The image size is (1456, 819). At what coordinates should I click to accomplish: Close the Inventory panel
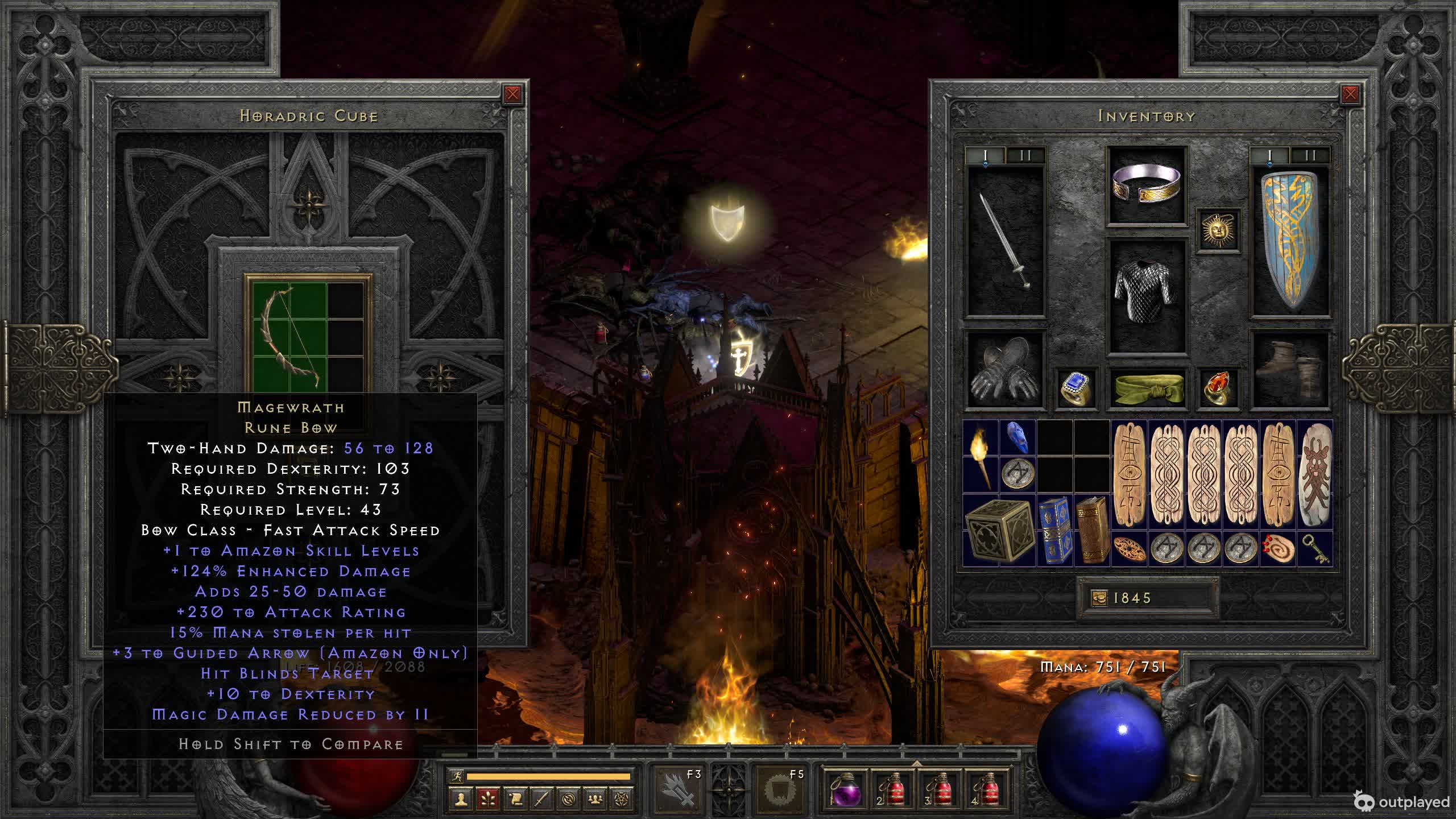tap(1350, 94)
